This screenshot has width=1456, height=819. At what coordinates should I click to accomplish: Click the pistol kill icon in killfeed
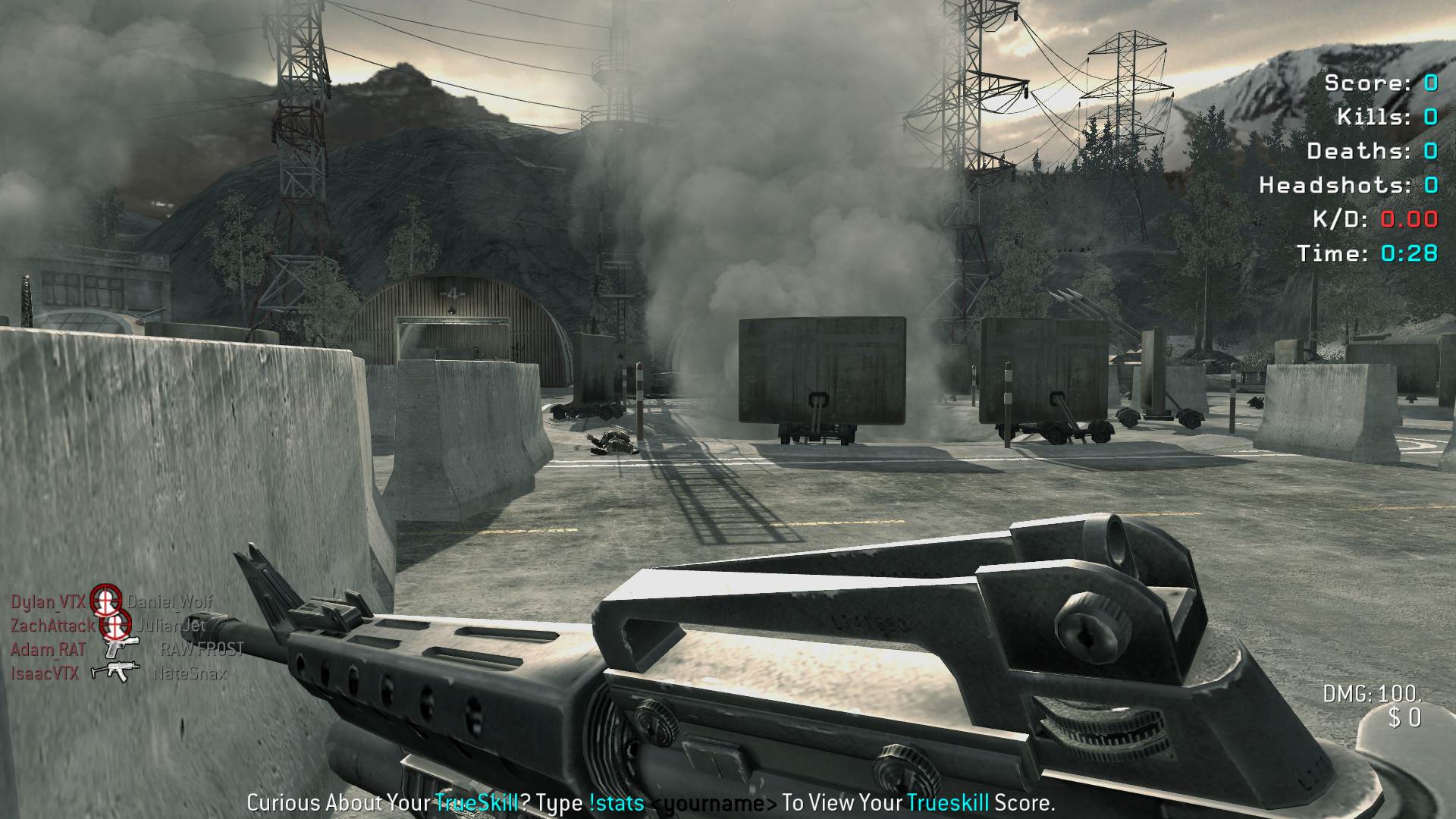[x=121, y=648]
